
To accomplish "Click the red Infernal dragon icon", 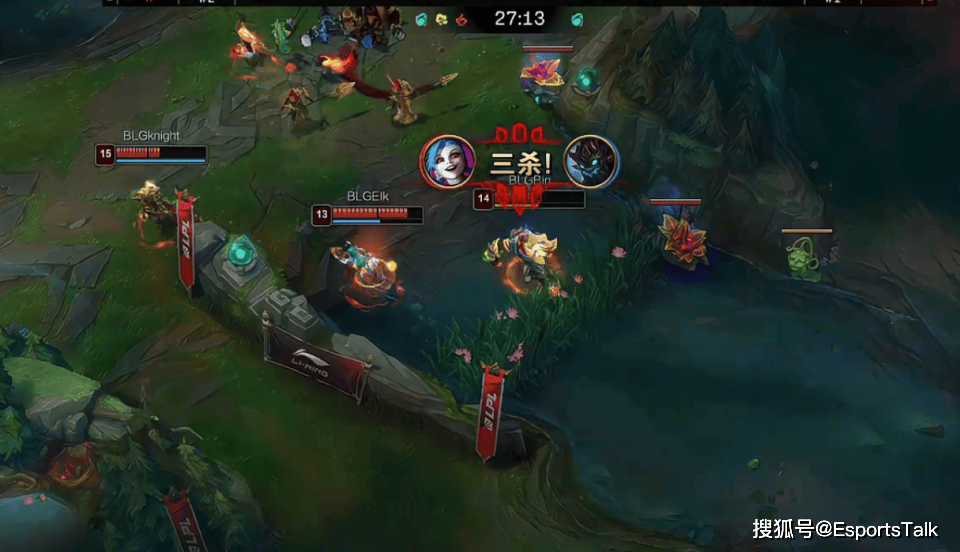I will click(x=461, y=19).
